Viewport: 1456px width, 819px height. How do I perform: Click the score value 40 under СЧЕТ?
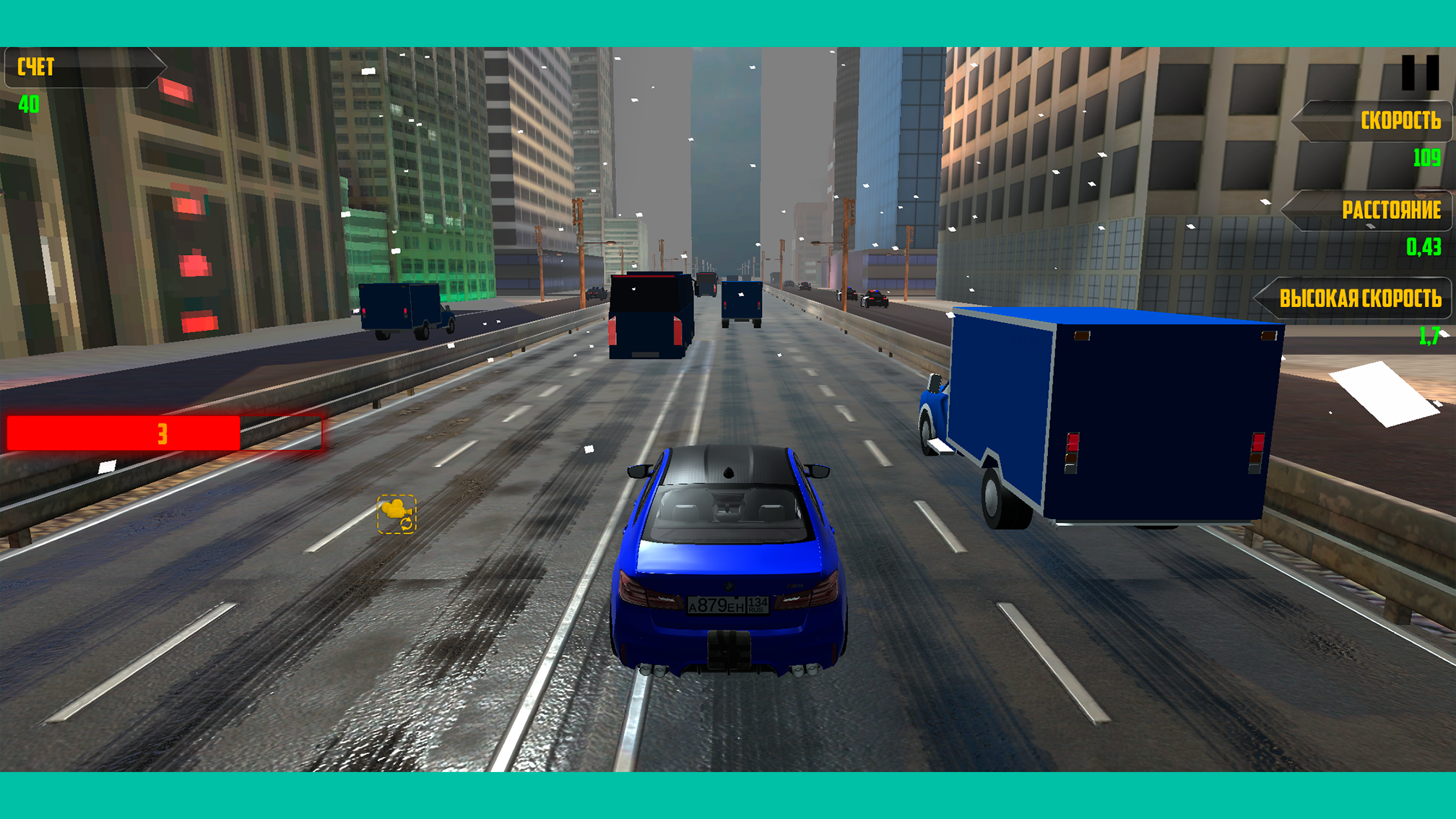coord(27,103)
